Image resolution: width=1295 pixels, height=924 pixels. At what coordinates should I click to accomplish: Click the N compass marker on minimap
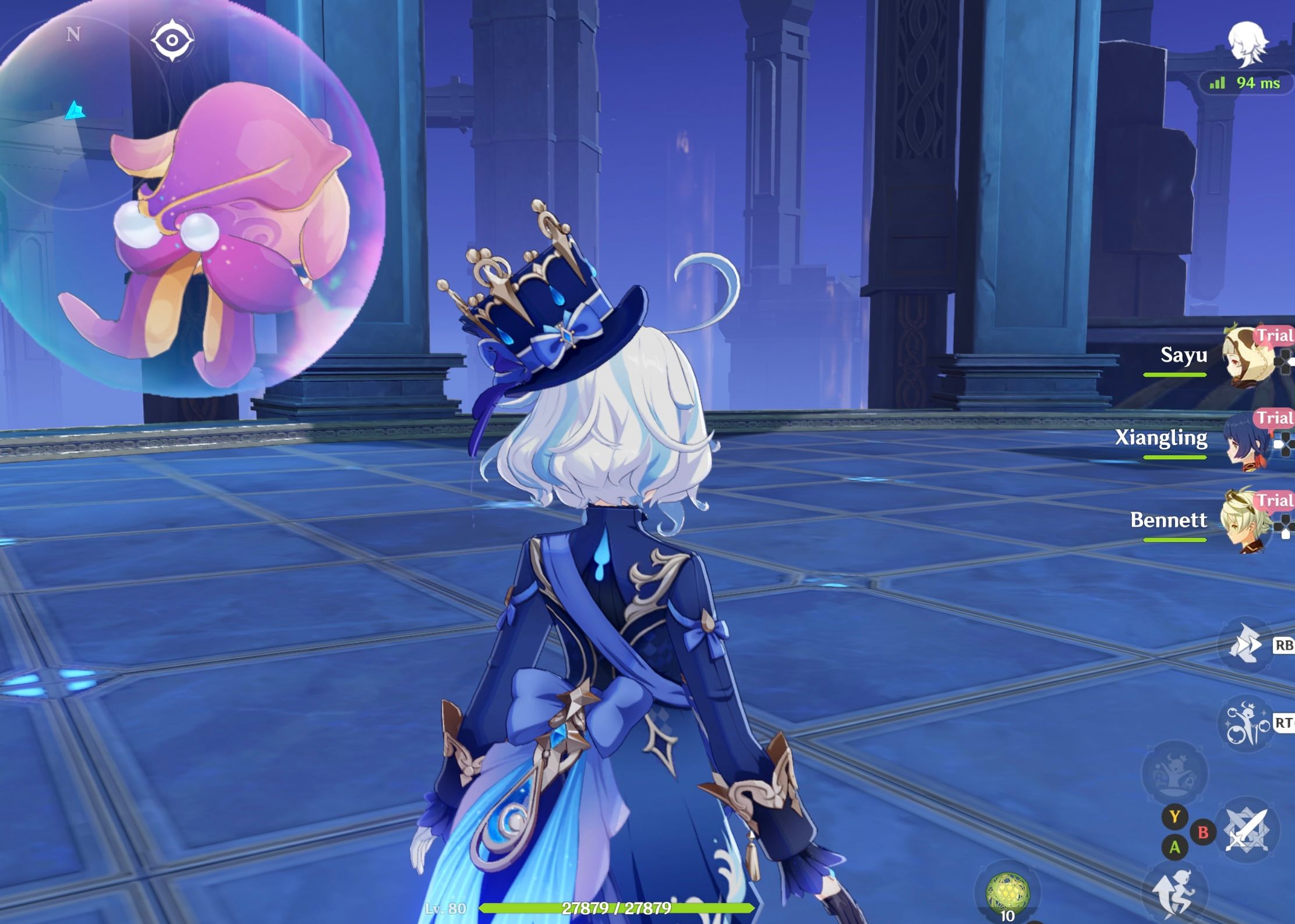pos(72,35)
